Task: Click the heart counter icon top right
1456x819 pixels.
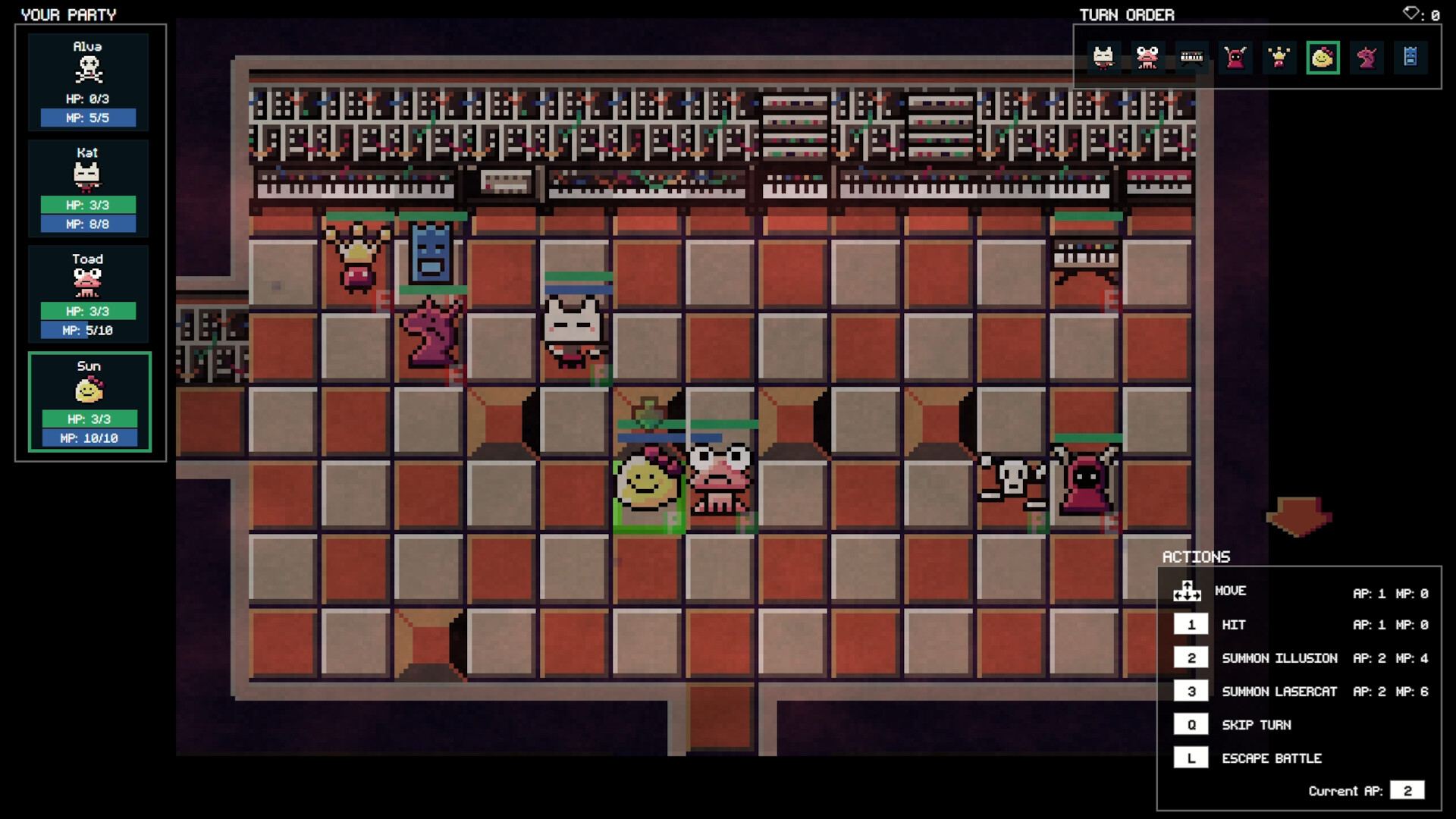Action: 1412,13
